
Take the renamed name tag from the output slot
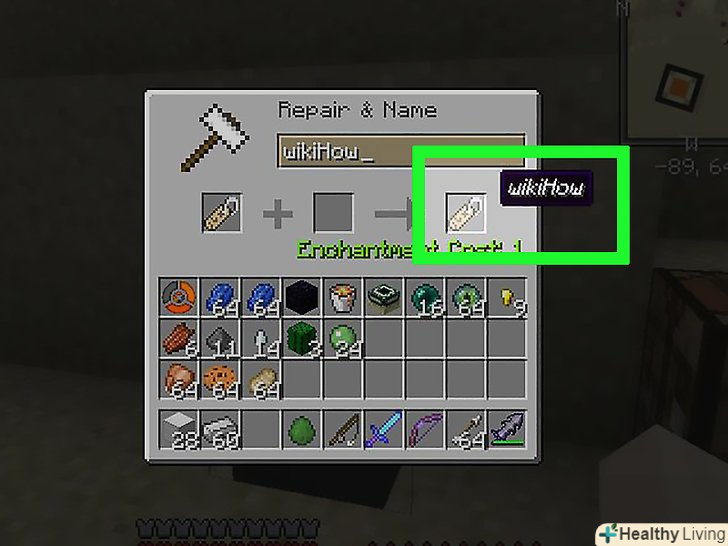coord(465,213)
